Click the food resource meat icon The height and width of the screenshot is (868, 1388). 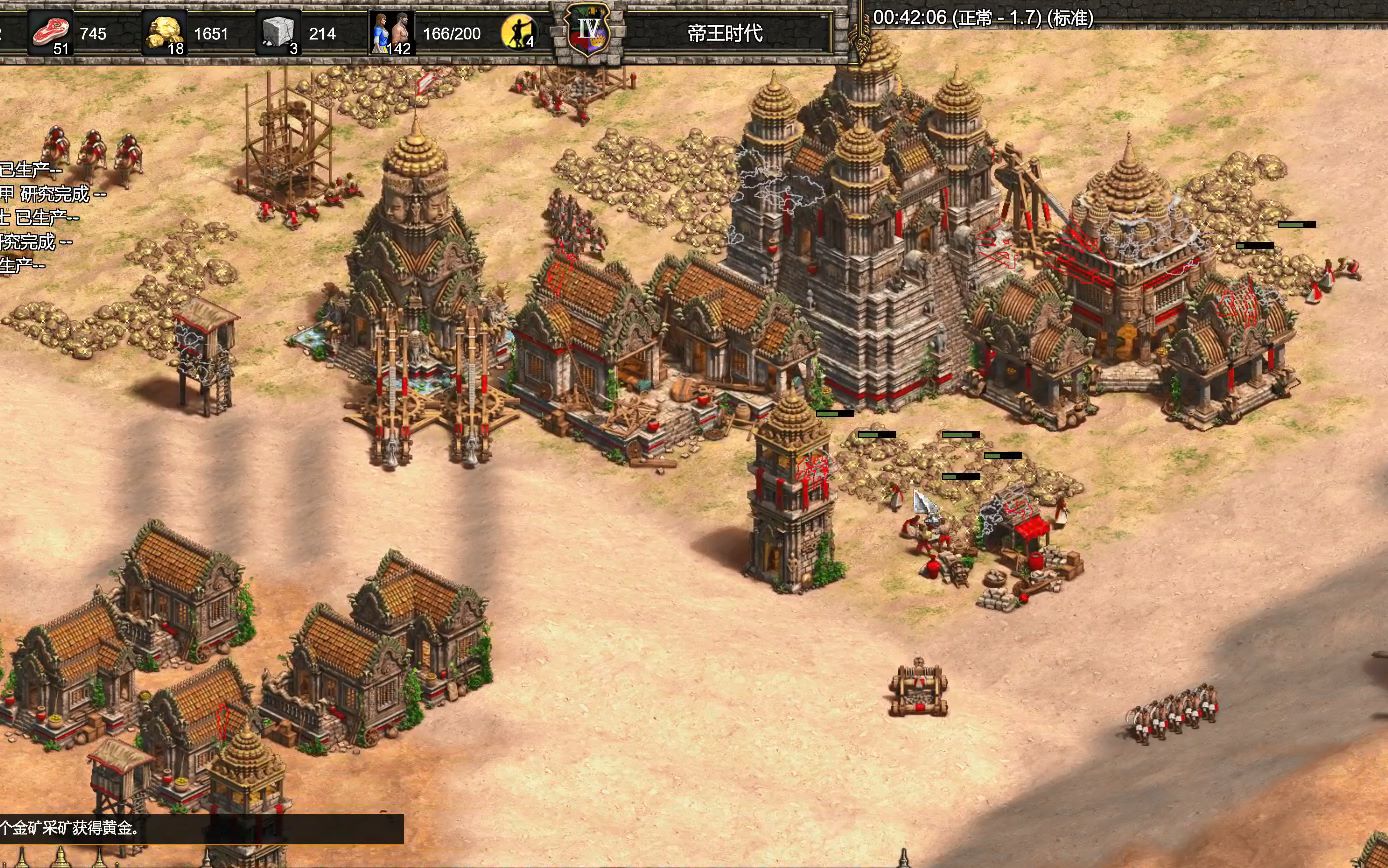coord(51,32)
